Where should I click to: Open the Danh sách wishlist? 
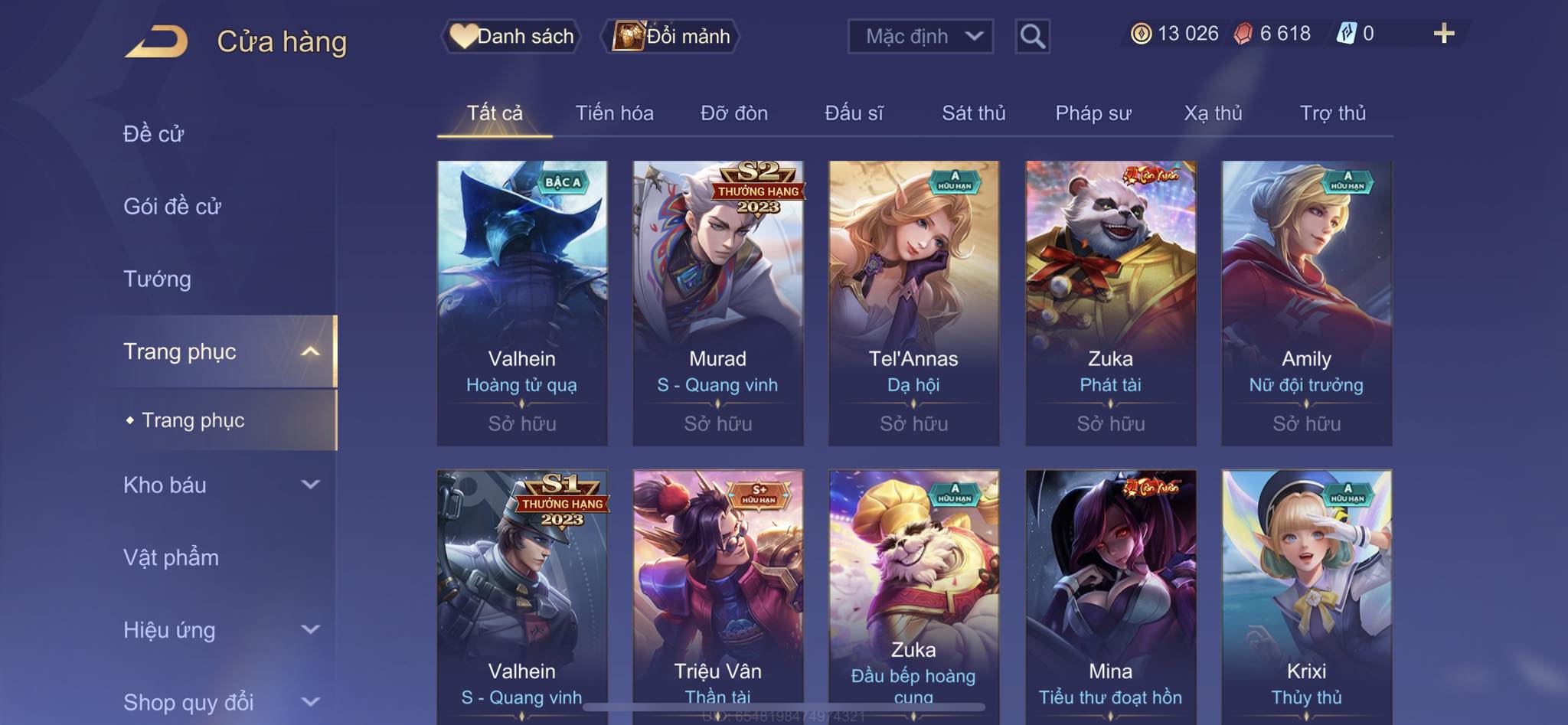[x=511, y=36]
